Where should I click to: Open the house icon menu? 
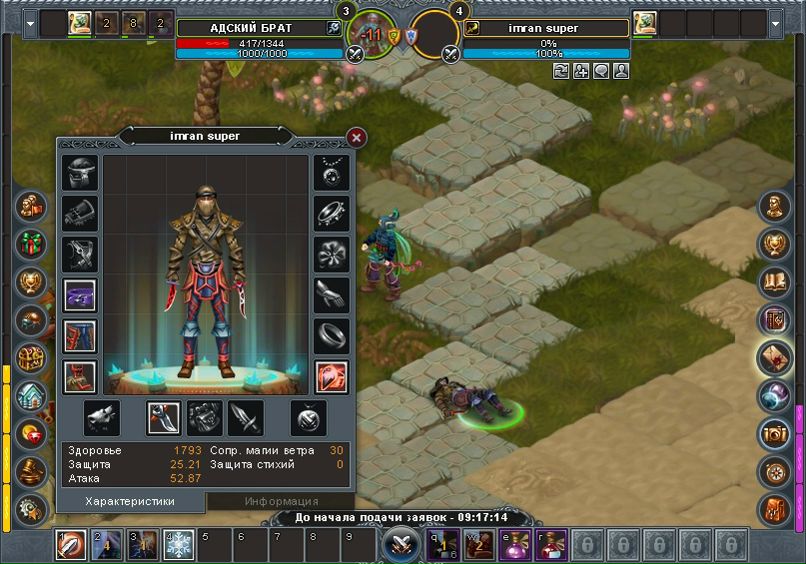point(31,397)
